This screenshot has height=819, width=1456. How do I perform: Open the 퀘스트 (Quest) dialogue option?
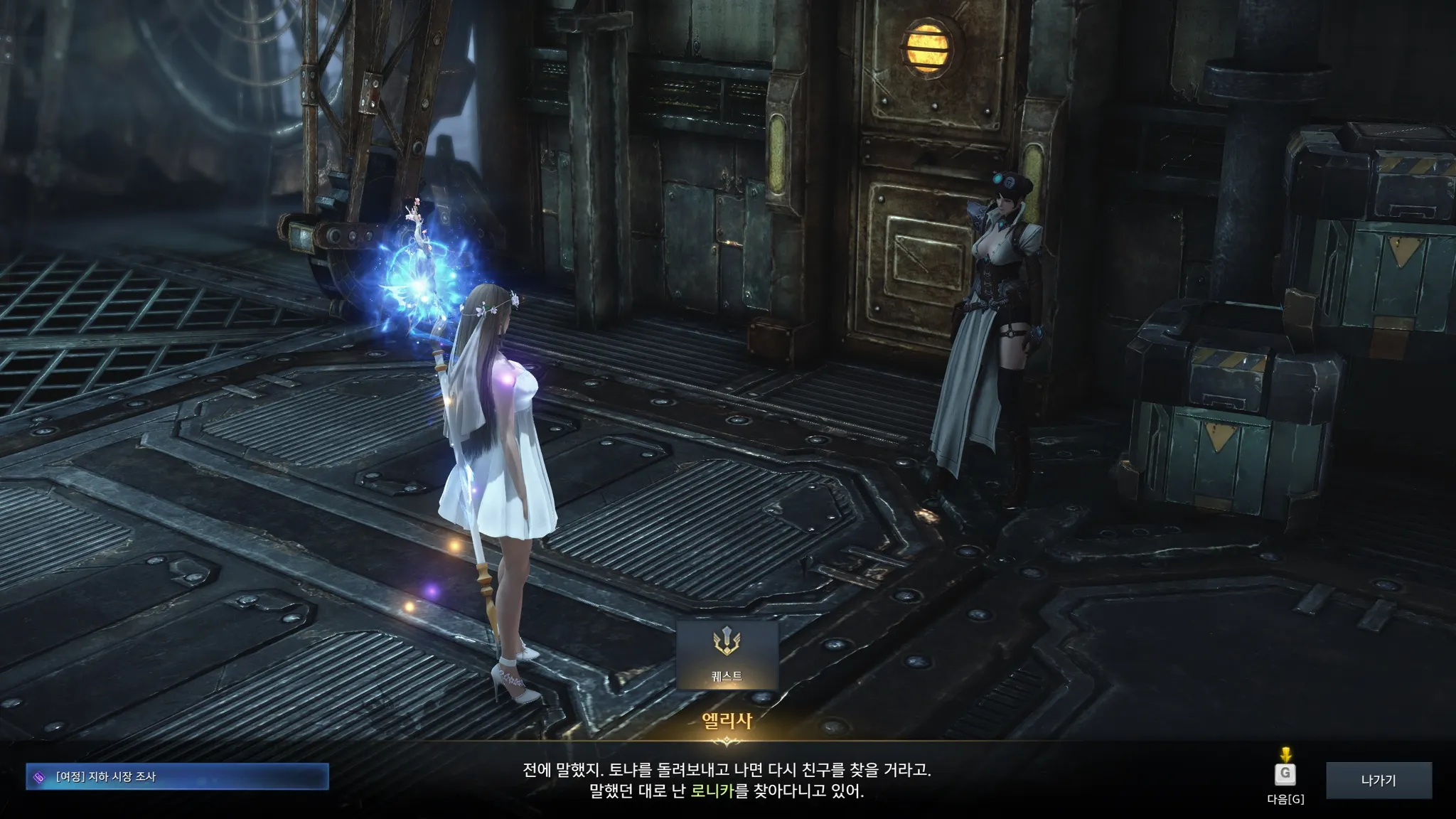727,654
